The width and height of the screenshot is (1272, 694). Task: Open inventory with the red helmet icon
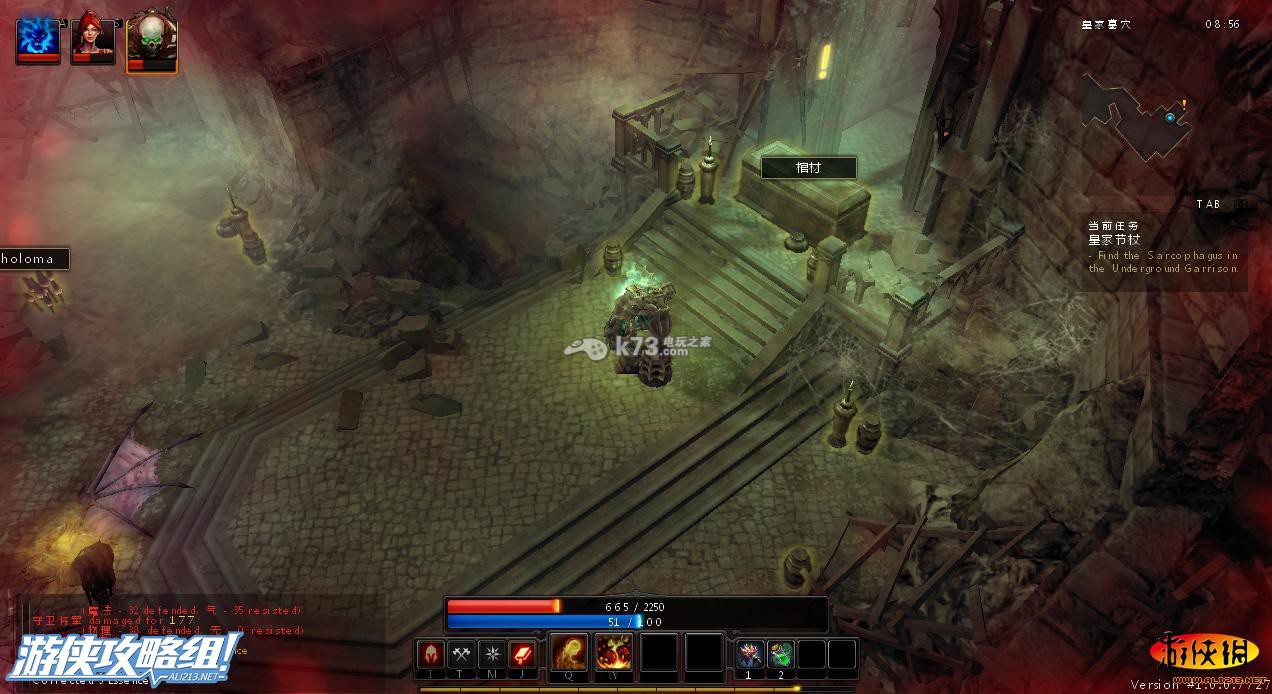point(431,655)
